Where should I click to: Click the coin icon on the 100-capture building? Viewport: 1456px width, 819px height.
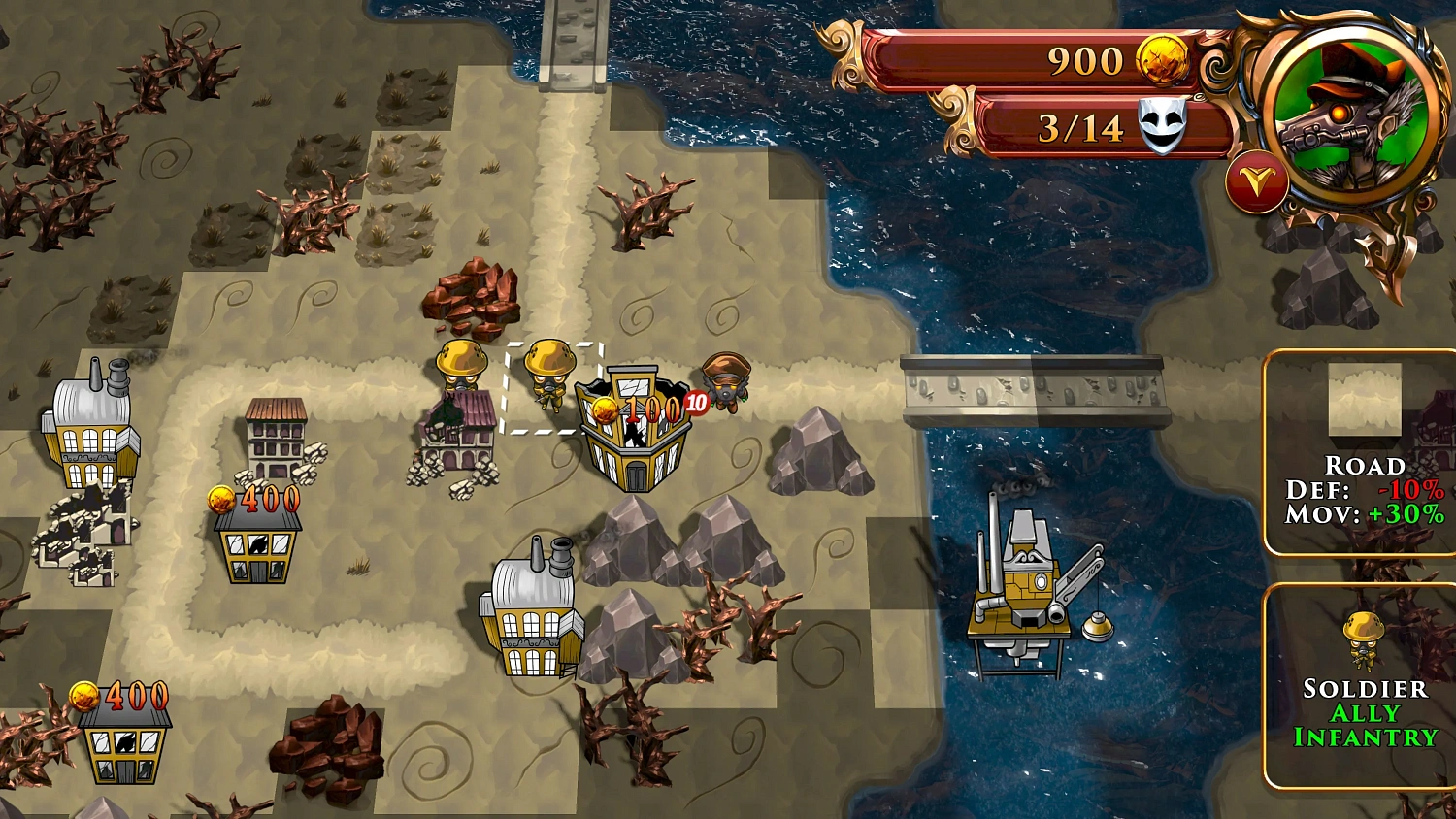pos(603,409)
